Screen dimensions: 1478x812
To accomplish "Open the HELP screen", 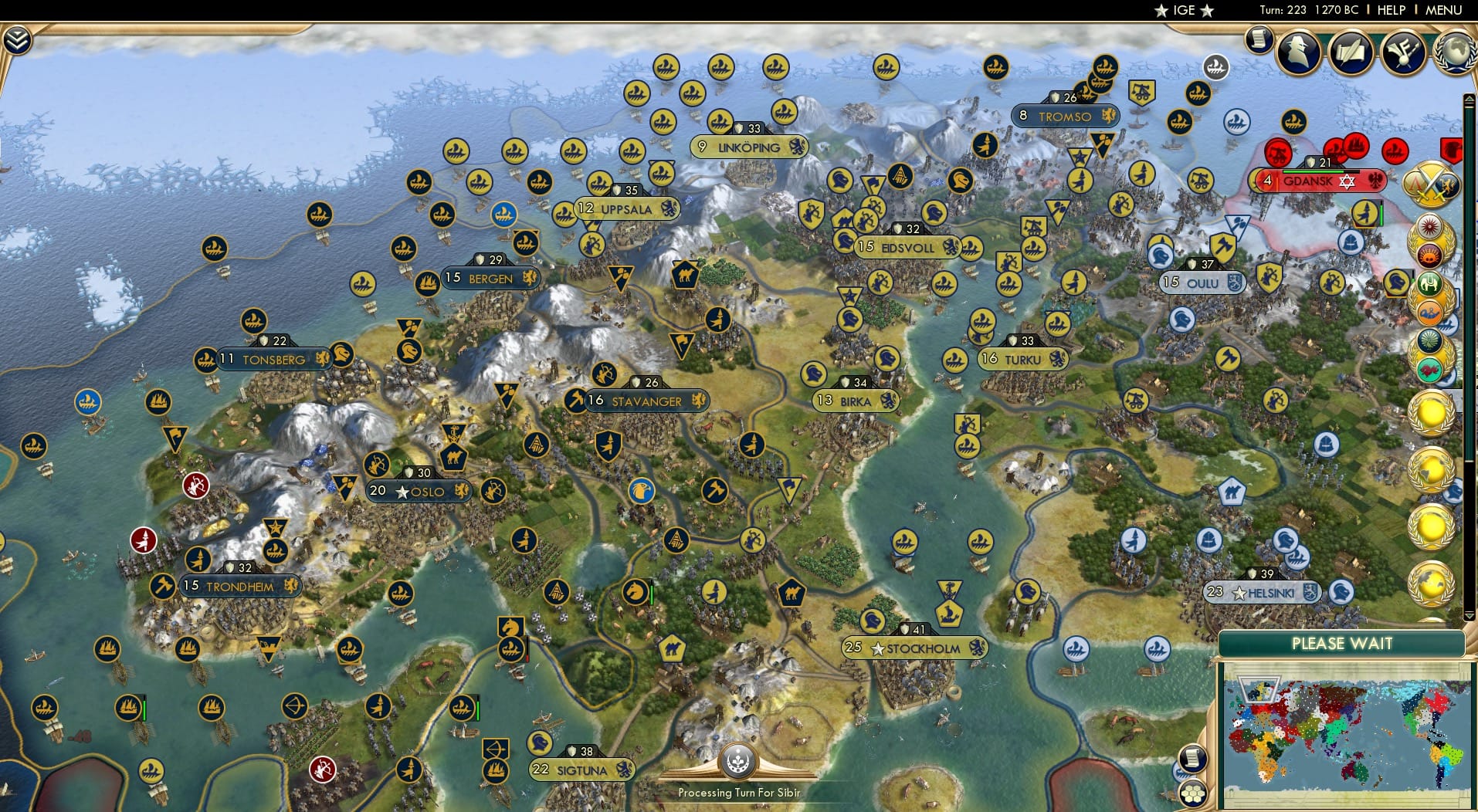I will tap(1390, 10).
